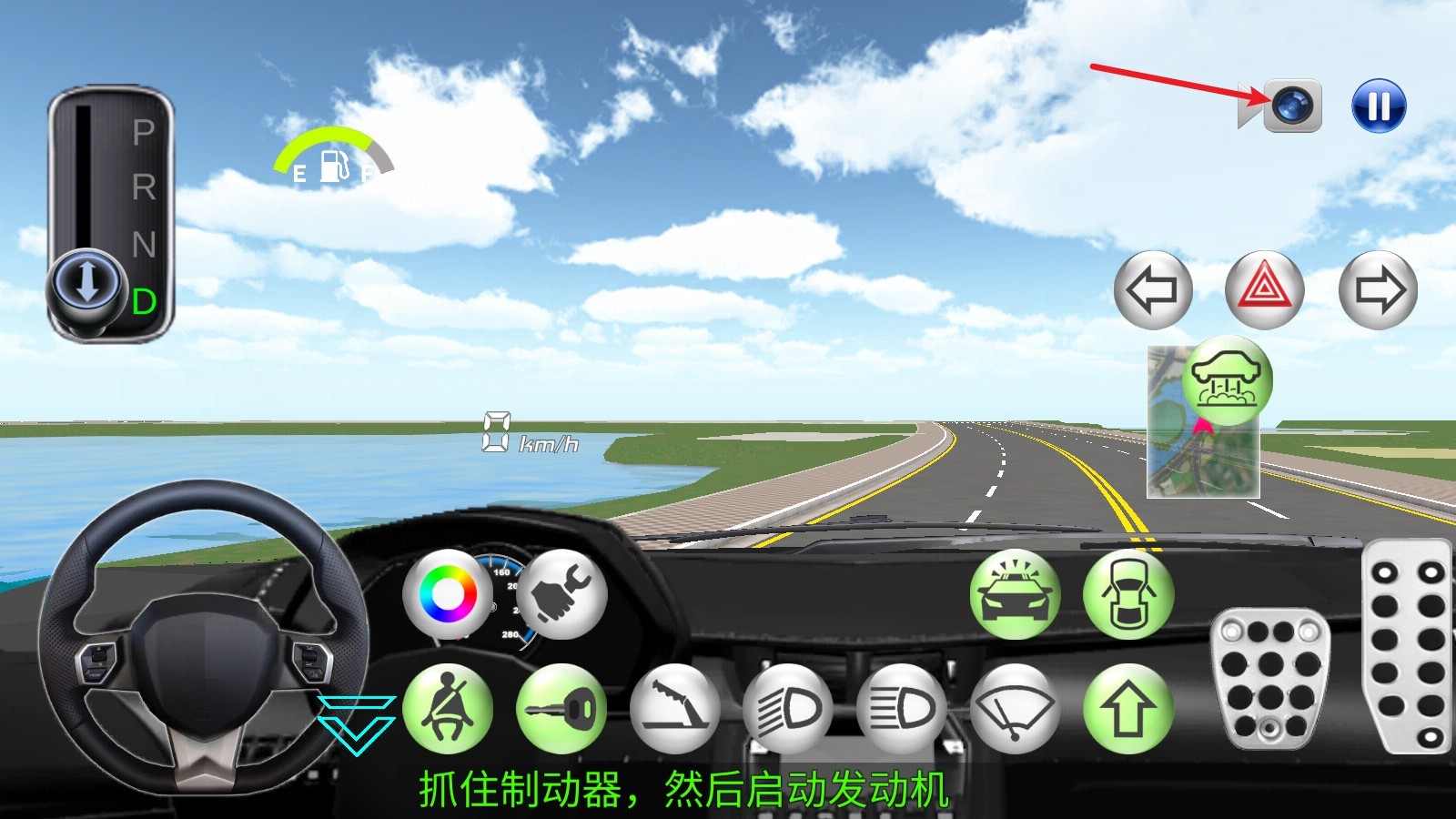This screenshot has width=1456, height=819.
Task: Select the camera view icon near the arrow
Action: click(1296, 106)
